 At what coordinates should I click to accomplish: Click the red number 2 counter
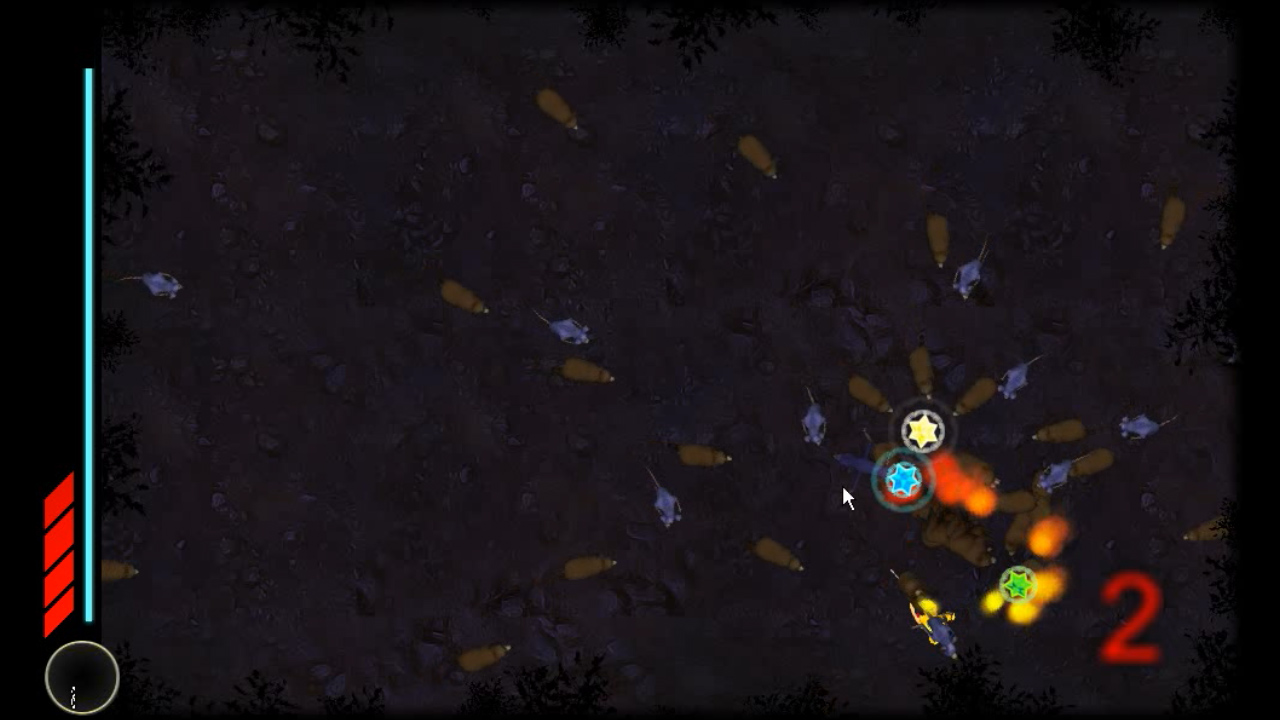pos(1130,620)
